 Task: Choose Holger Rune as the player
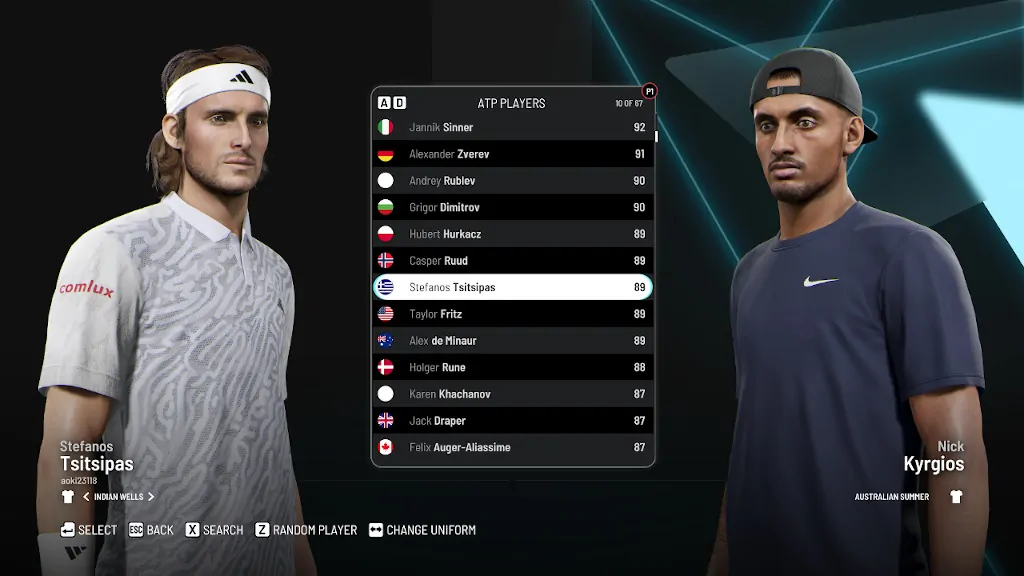(x=512, y=367)
